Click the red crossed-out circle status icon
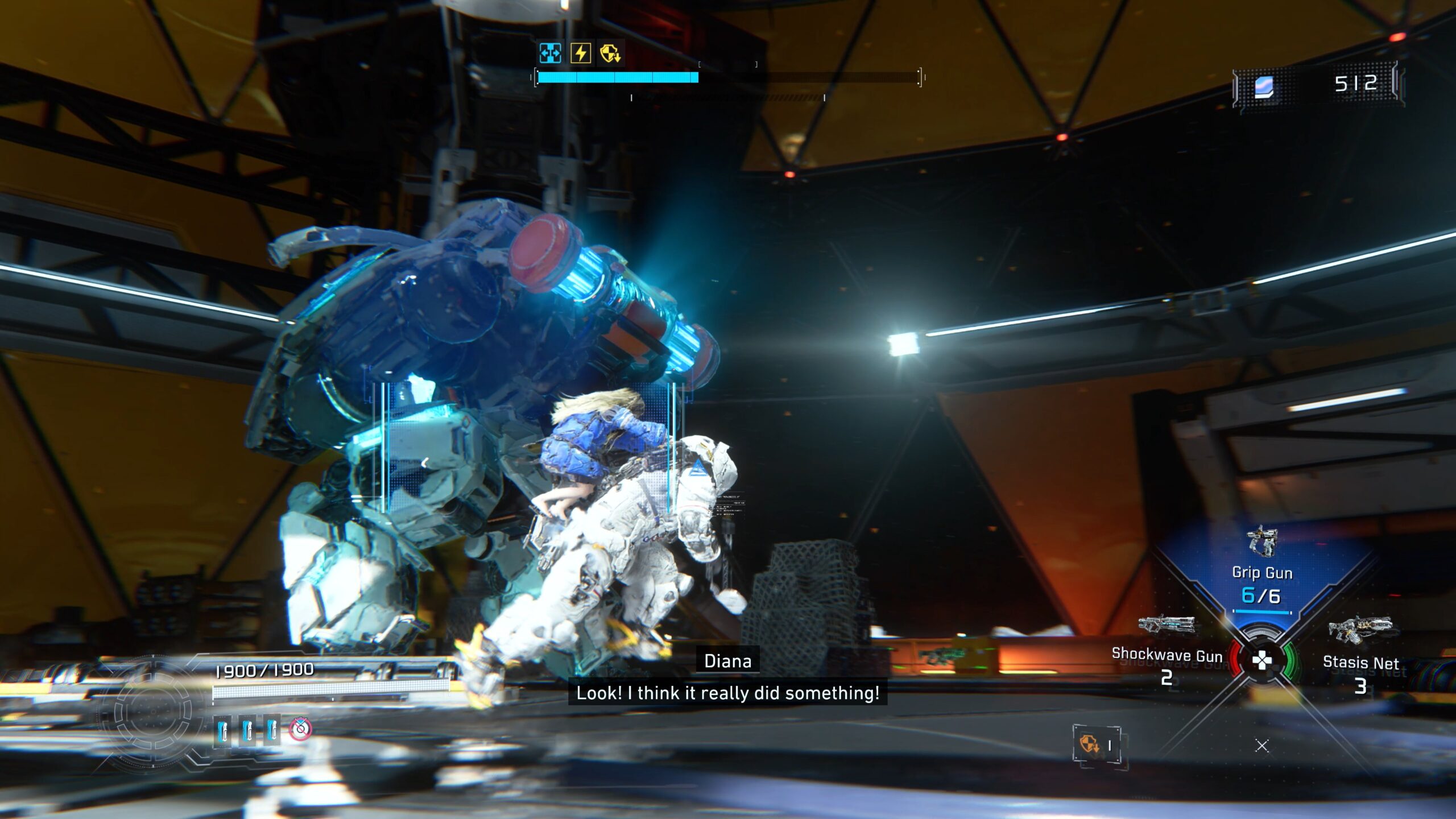Viewport: 1456px width, 819px height. click(300, 729)
